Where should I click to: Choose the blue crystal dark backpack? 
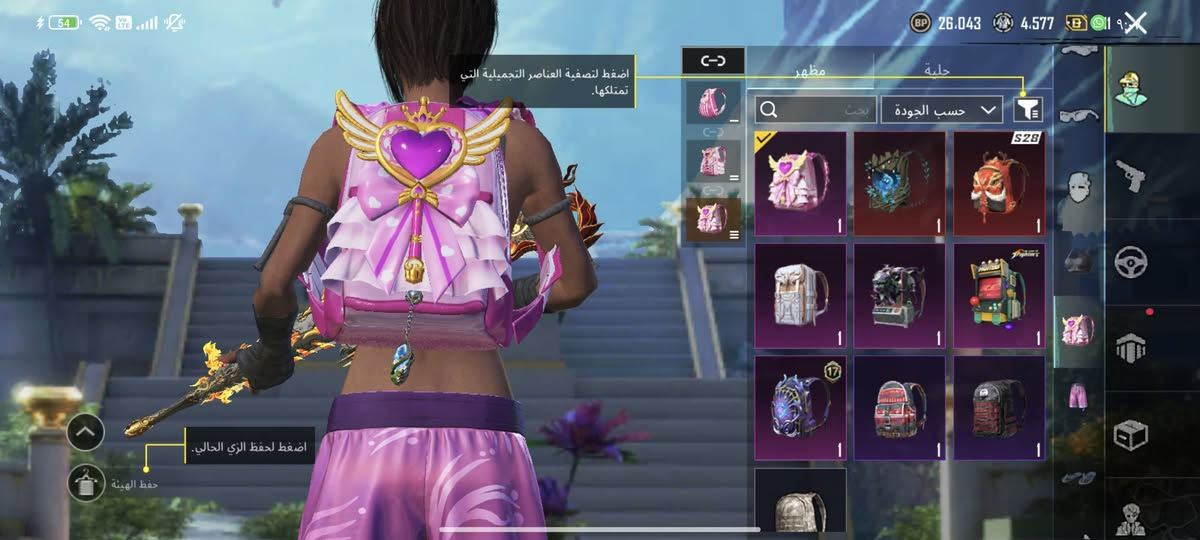click(899, 183)
